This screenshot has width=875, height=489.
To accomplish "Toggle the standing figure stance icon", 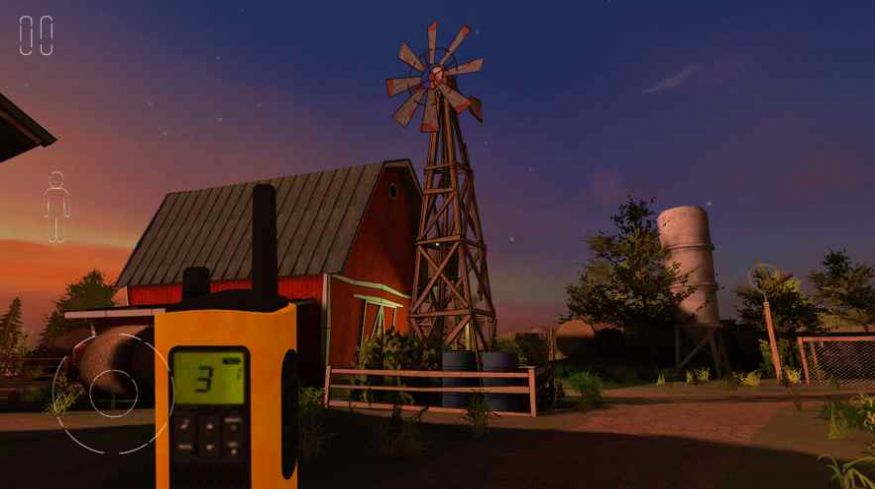I will [56, 206].
